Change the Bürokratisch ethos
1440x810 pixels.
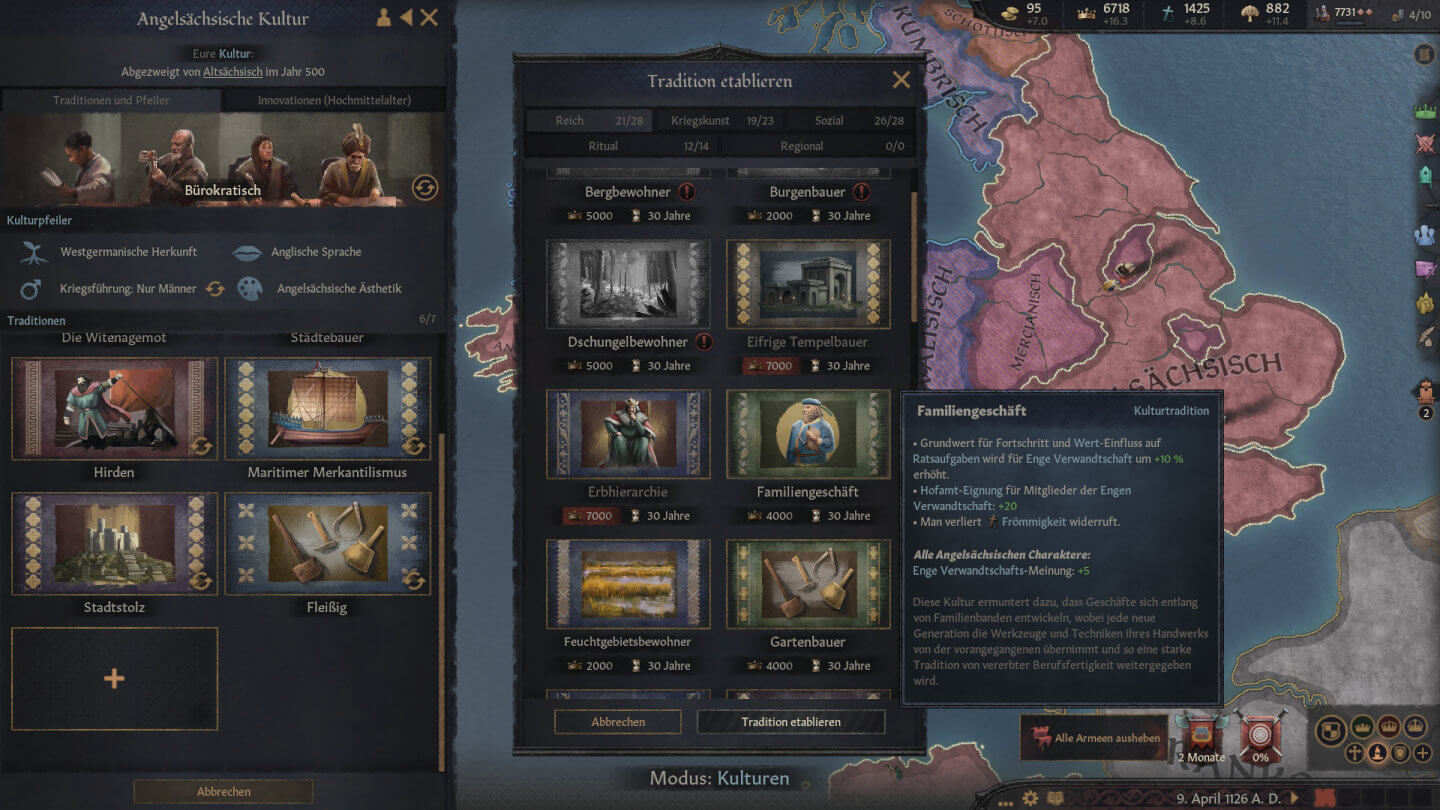pos(425,187)
